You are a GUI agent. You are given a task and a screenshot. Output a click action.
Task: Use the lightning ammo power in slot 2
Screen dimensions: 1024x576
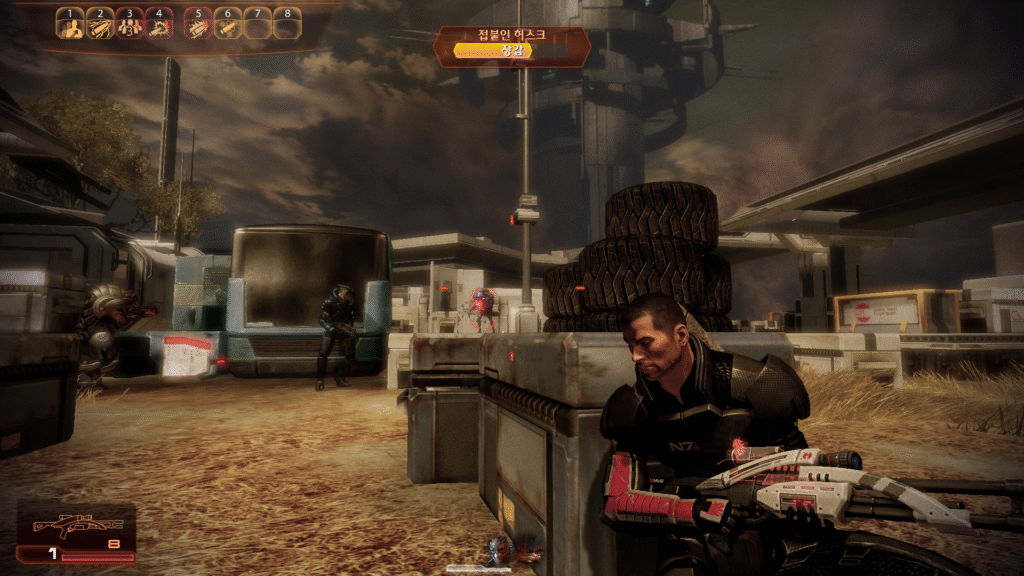coord(99,25)
